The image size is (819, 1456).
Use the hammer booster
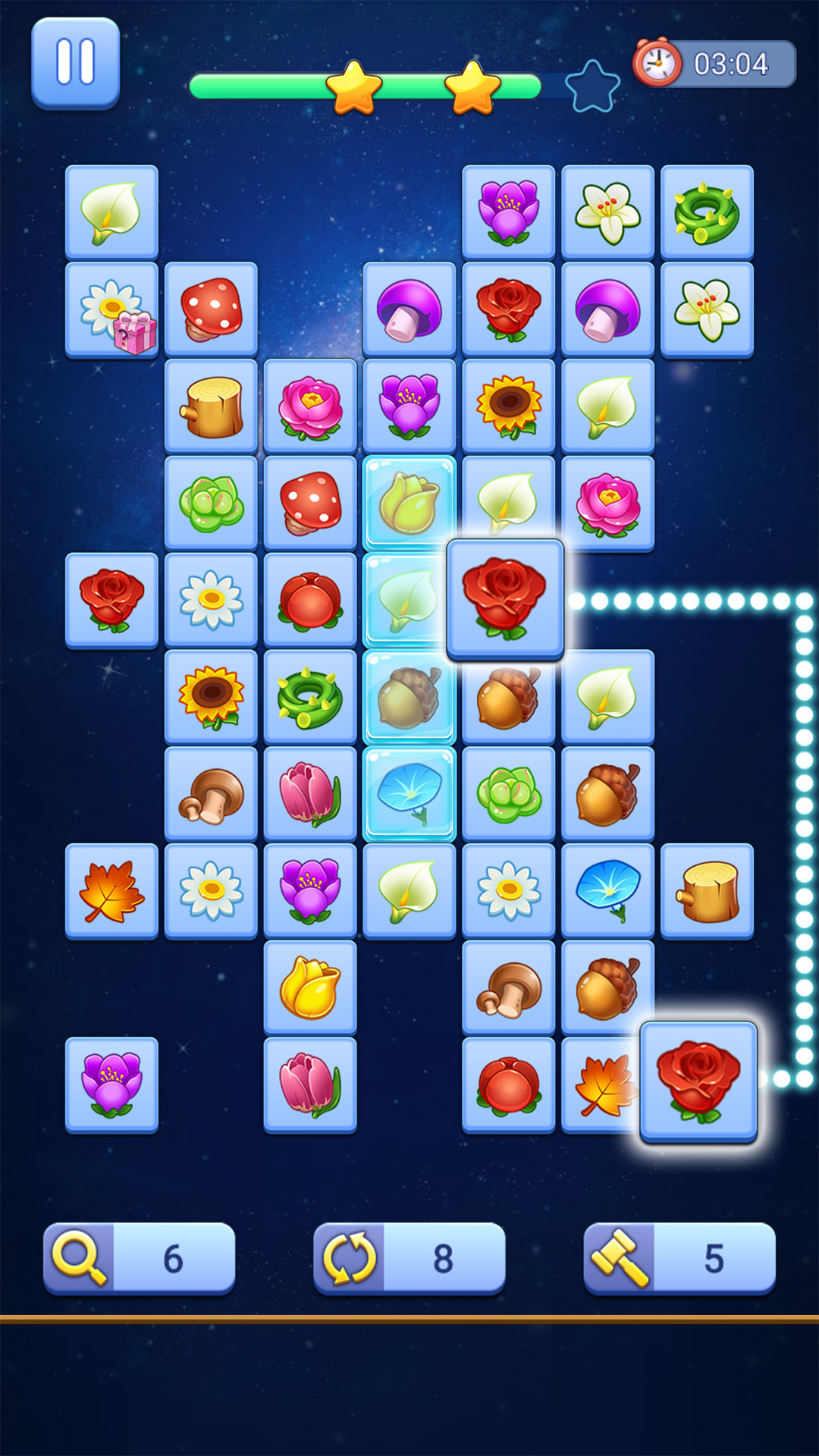coord(679,1258)
